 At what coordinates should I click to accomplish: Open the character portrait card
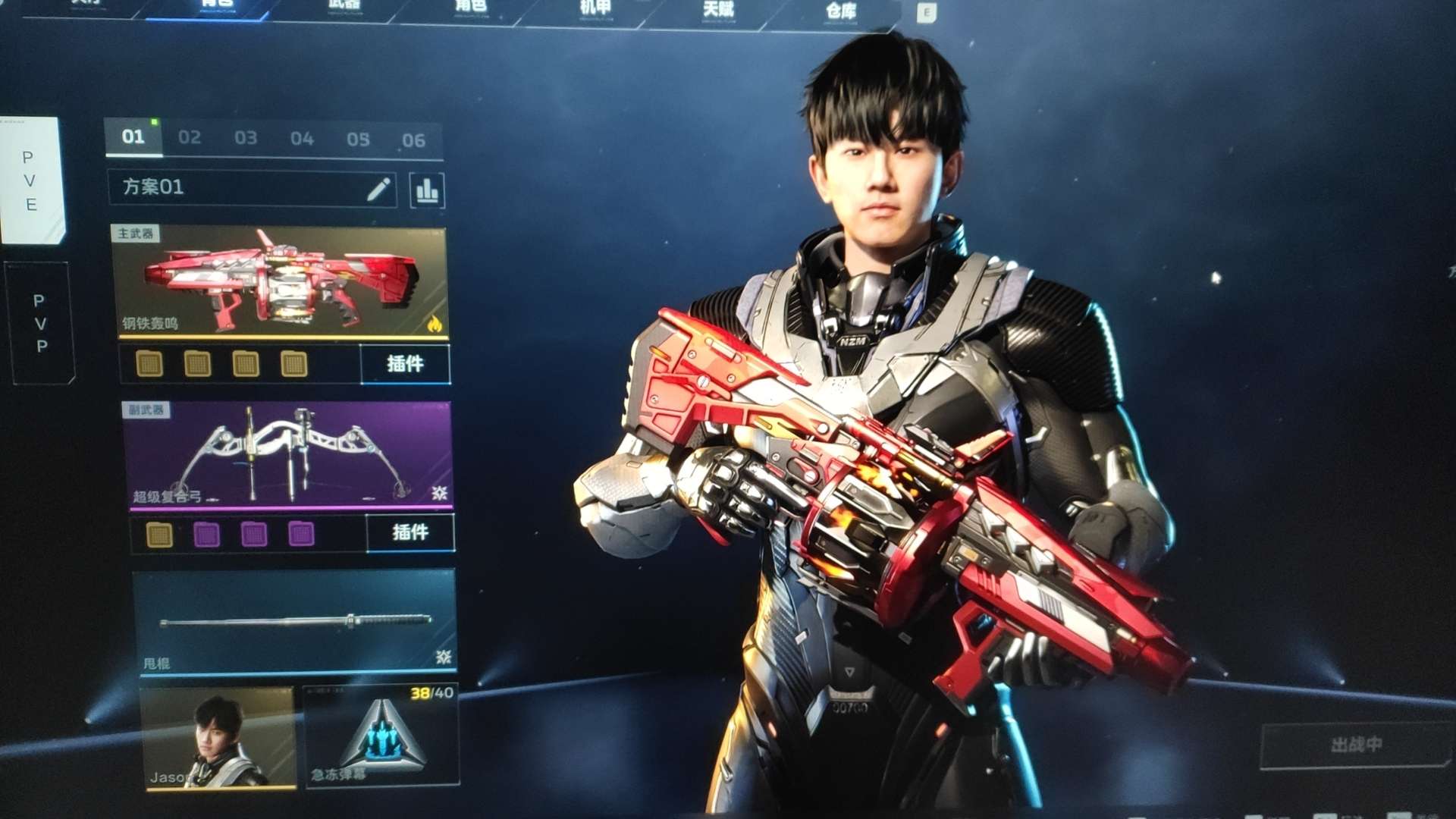tap(218, 737)
